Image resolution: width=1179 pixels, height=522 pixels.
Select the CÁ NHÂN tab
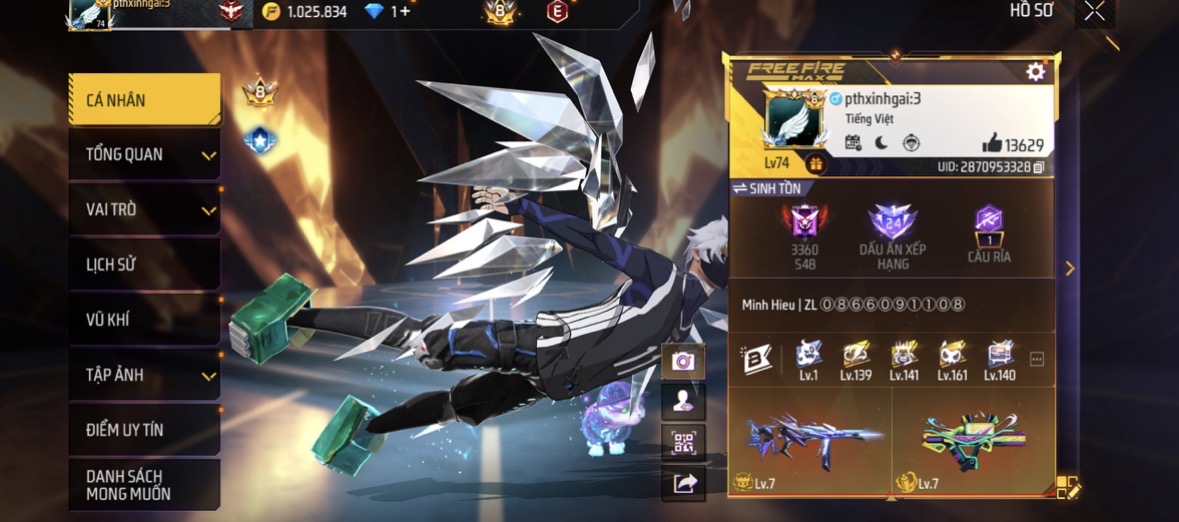point(144,100)
